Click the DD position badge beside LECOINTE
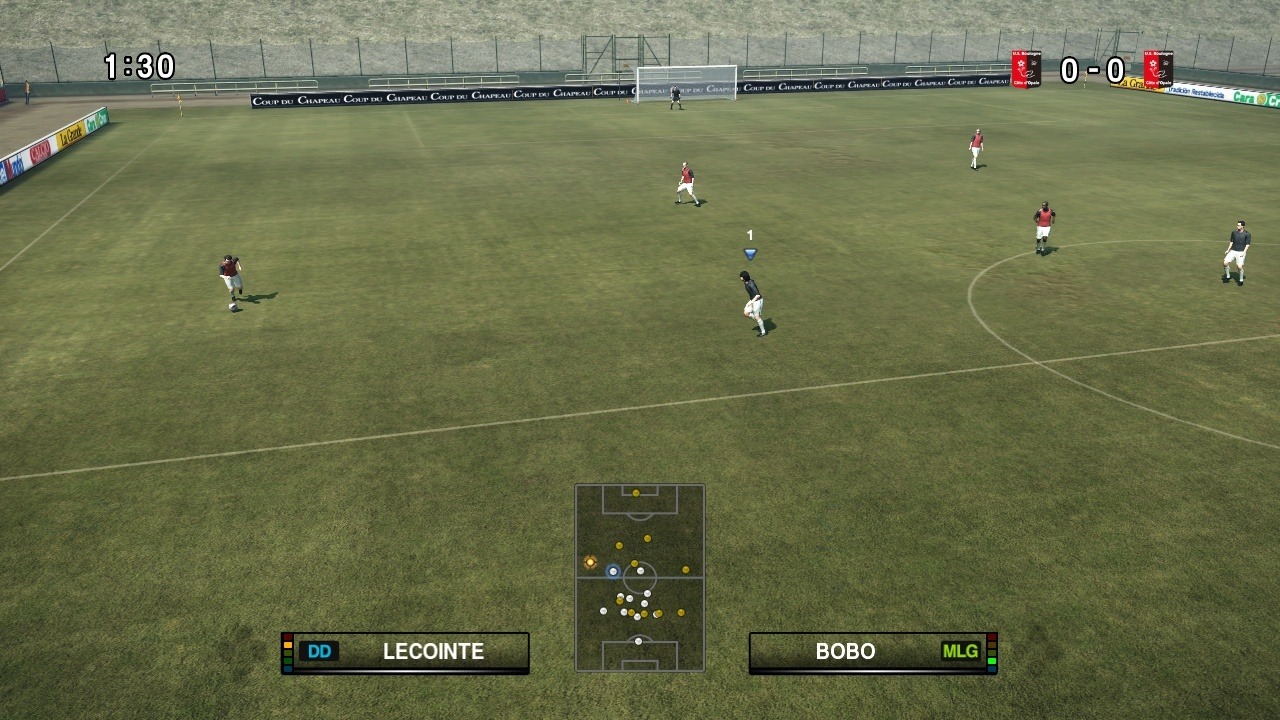 pyautogui.click(x=319, y=651)
